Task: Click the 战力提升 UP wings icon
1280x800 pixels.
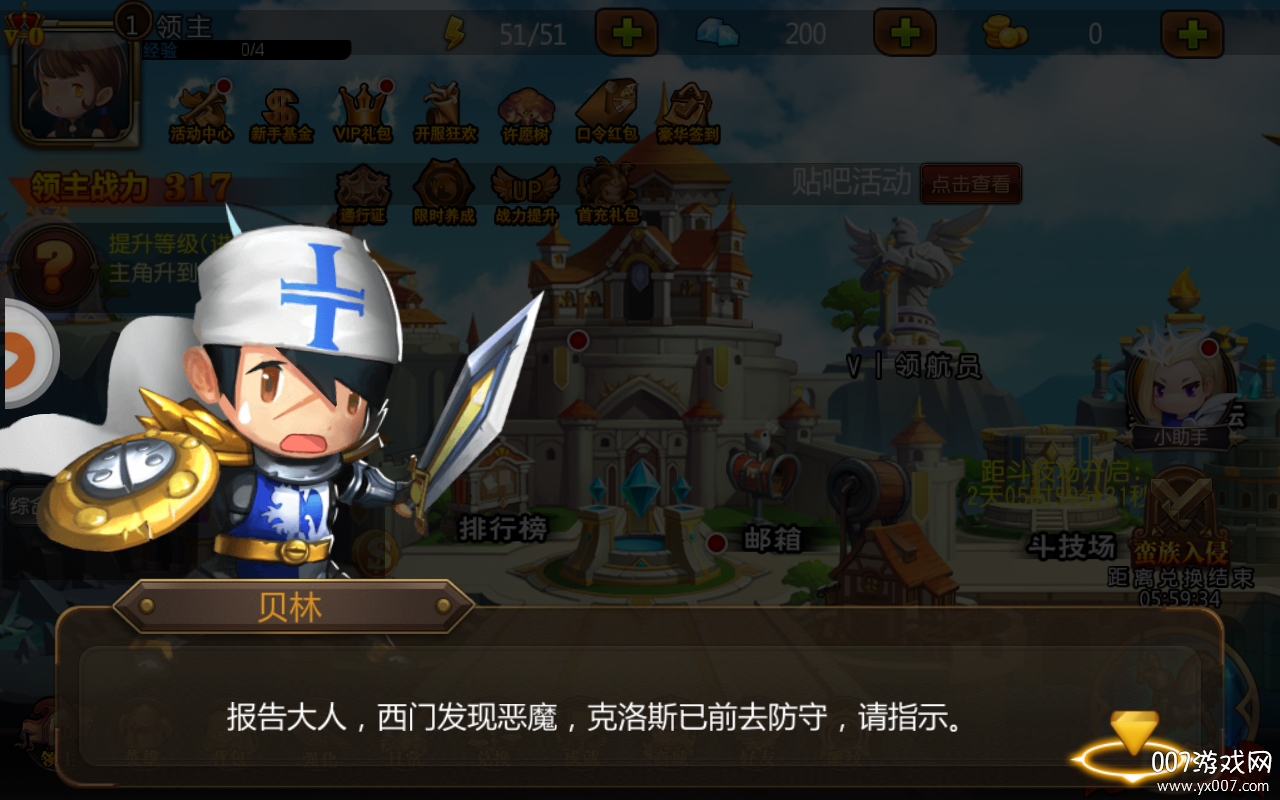Action: pyautogui.click(x=525, y=190)
